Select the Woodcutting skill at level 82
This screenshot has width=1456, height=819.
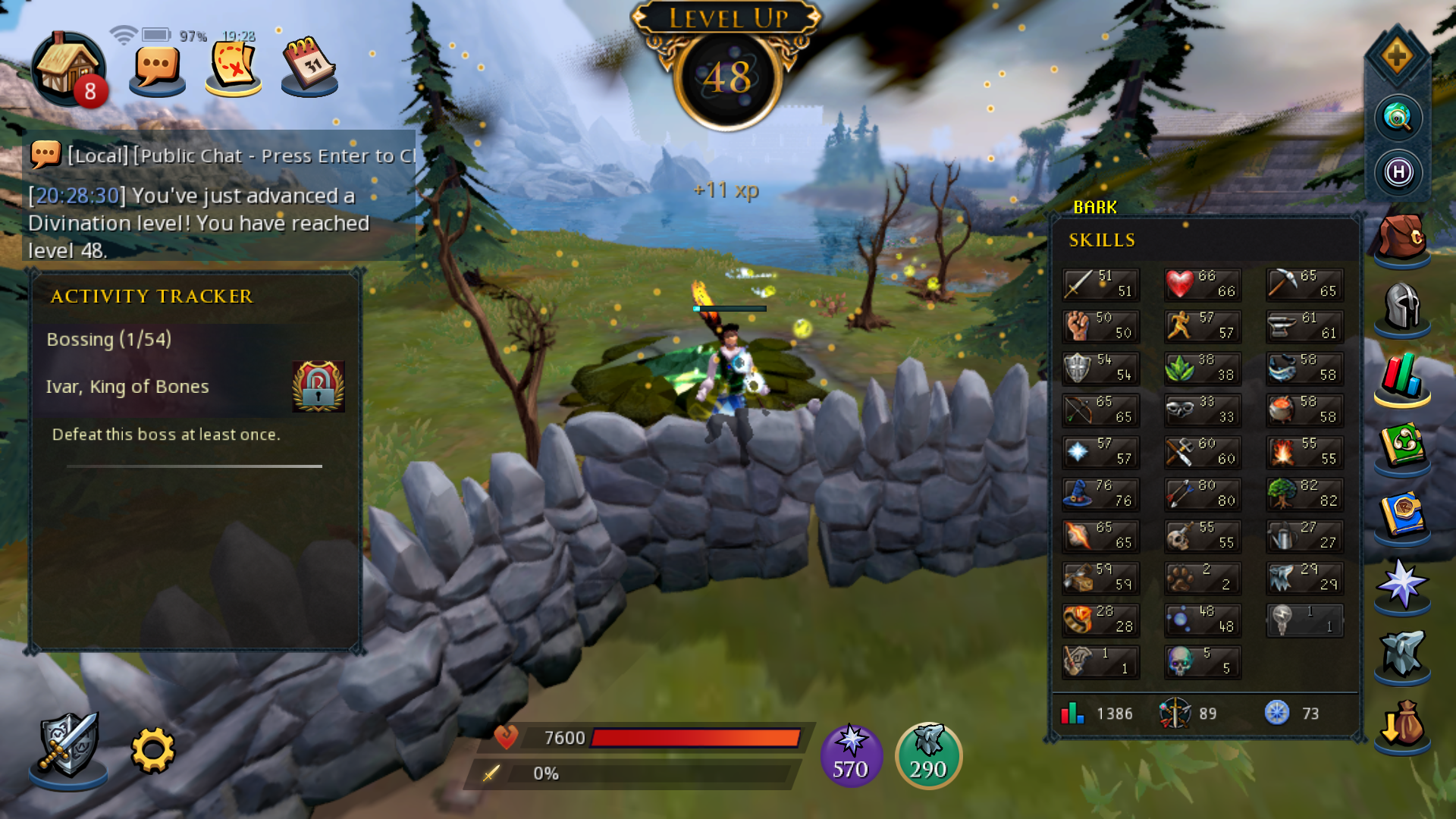coord(1304,494)
